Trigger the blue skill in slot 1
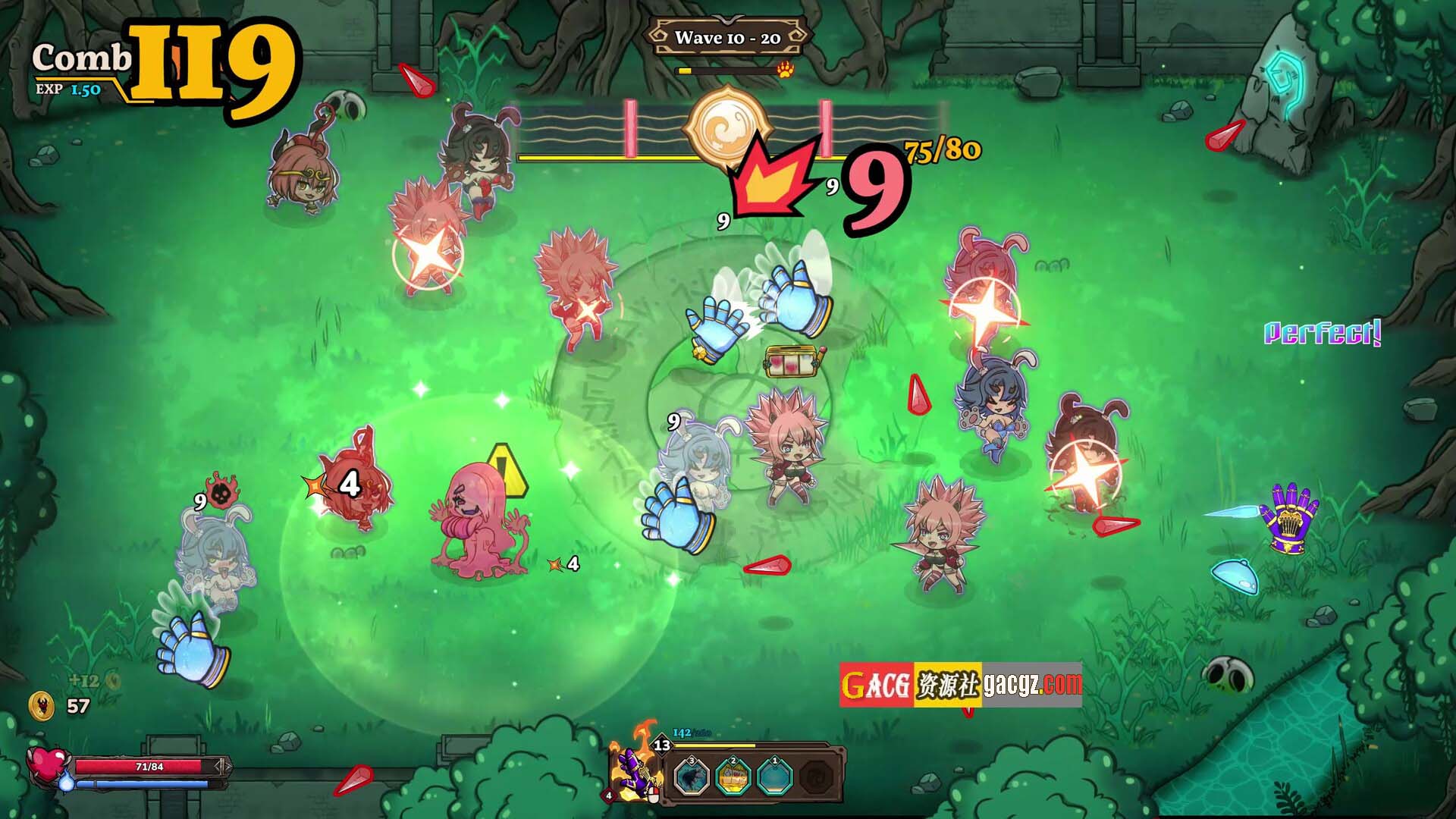Viewport: 1456px width, 819px height. (x=774, y=777)
